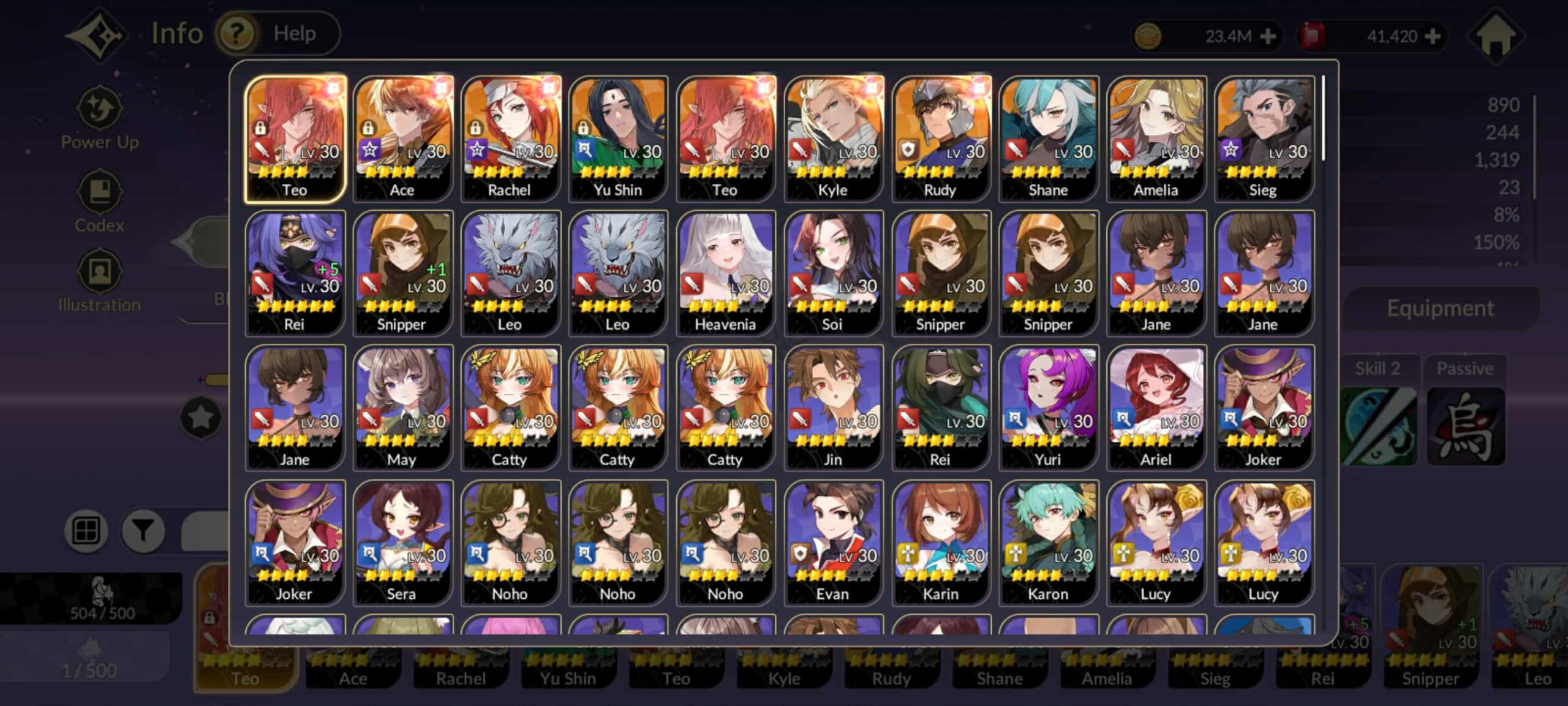Image resolution: width=1568 pixels, height=706 pixels.
Task: Toggle the lock on Ace's card
Action: [369, 130]
